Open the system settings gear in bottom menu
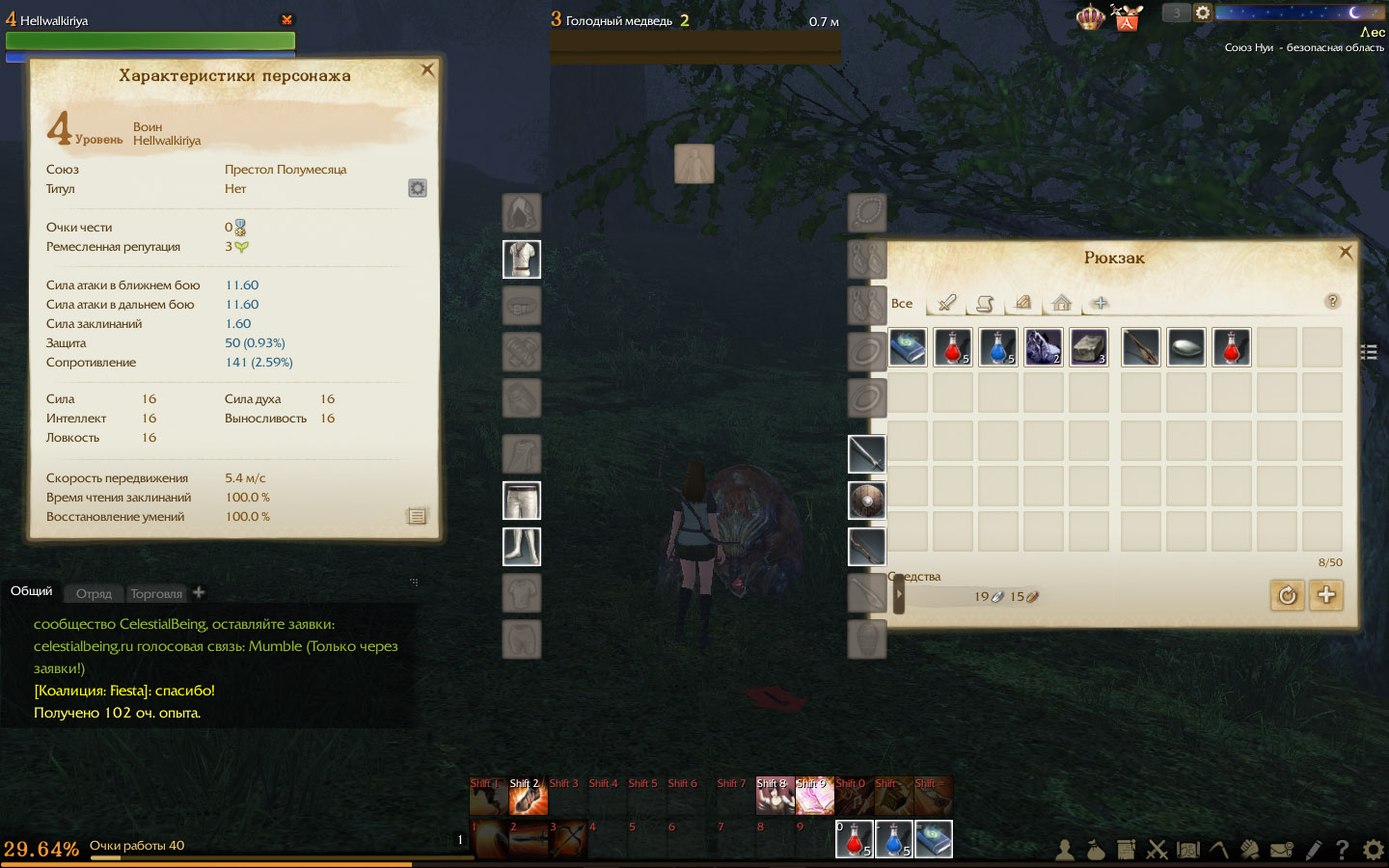This screenshot has width=1389, height=868. [x=1373, y=850]
